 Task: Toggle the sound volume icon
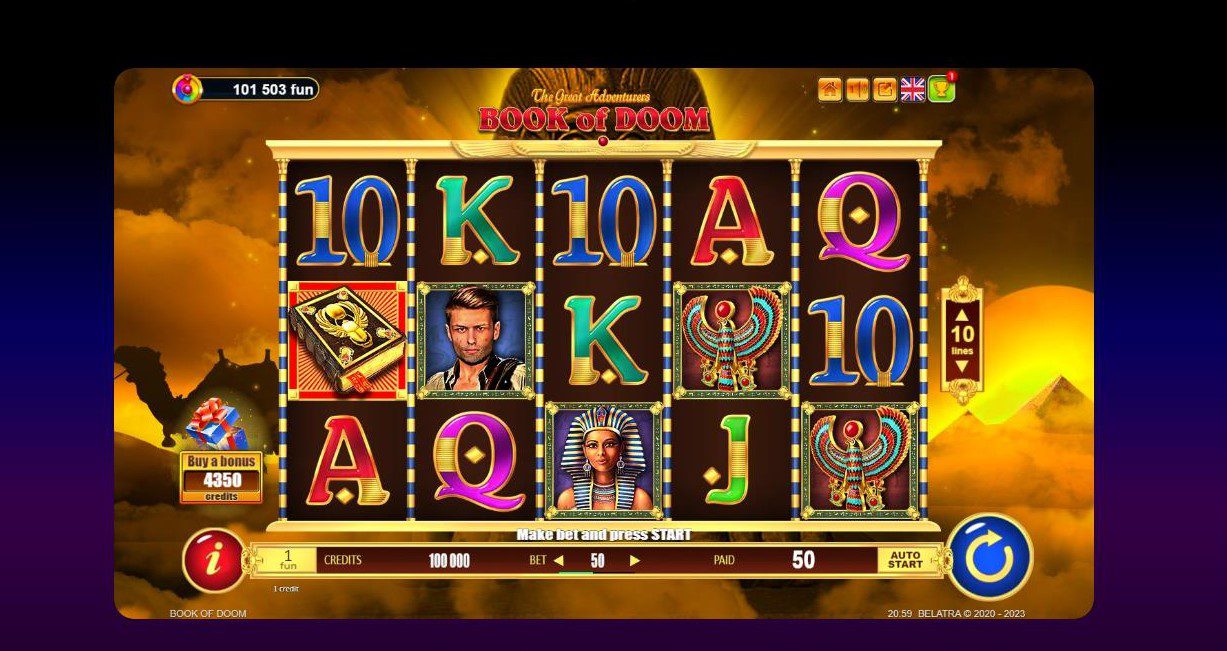pyautogui.click(x=857, y=90)
